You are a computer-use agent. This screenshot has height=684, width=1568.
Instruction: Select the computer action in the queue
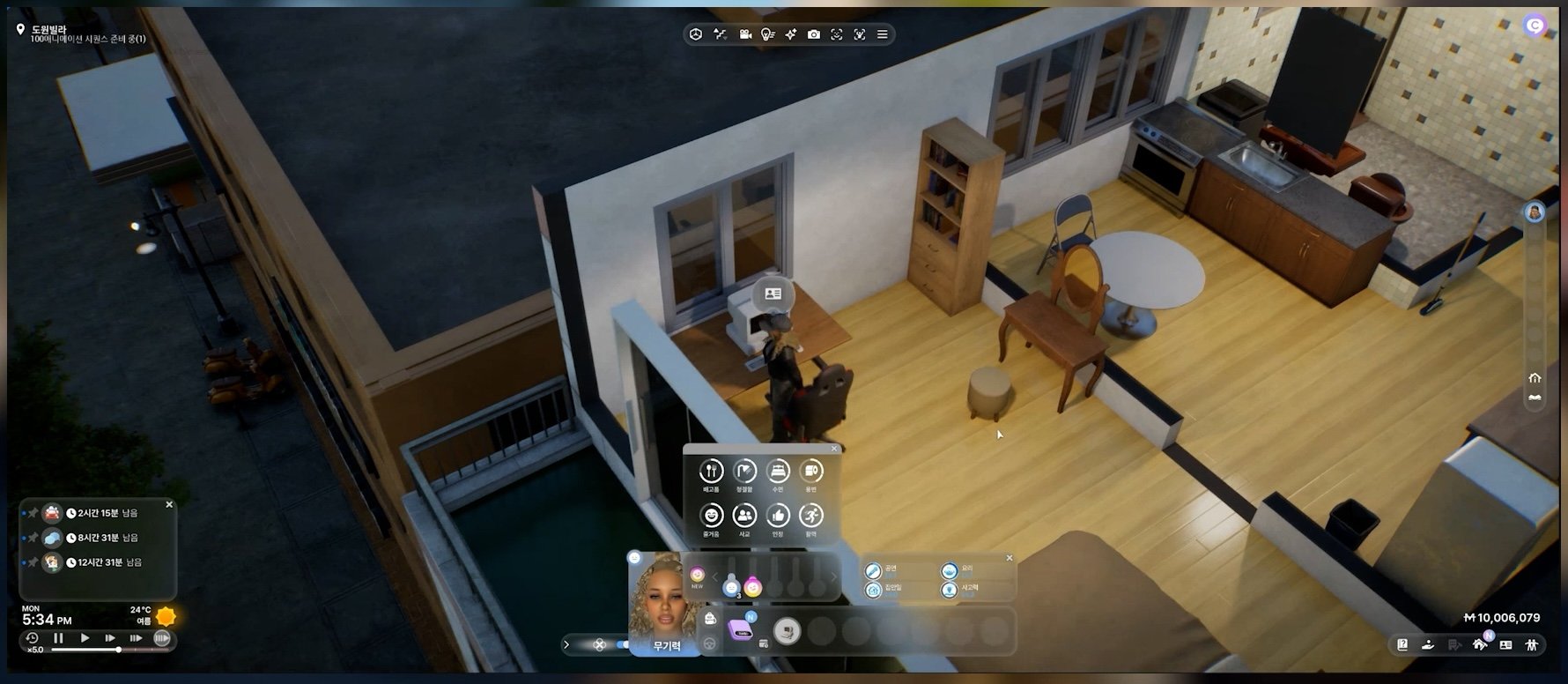[787, 631]
